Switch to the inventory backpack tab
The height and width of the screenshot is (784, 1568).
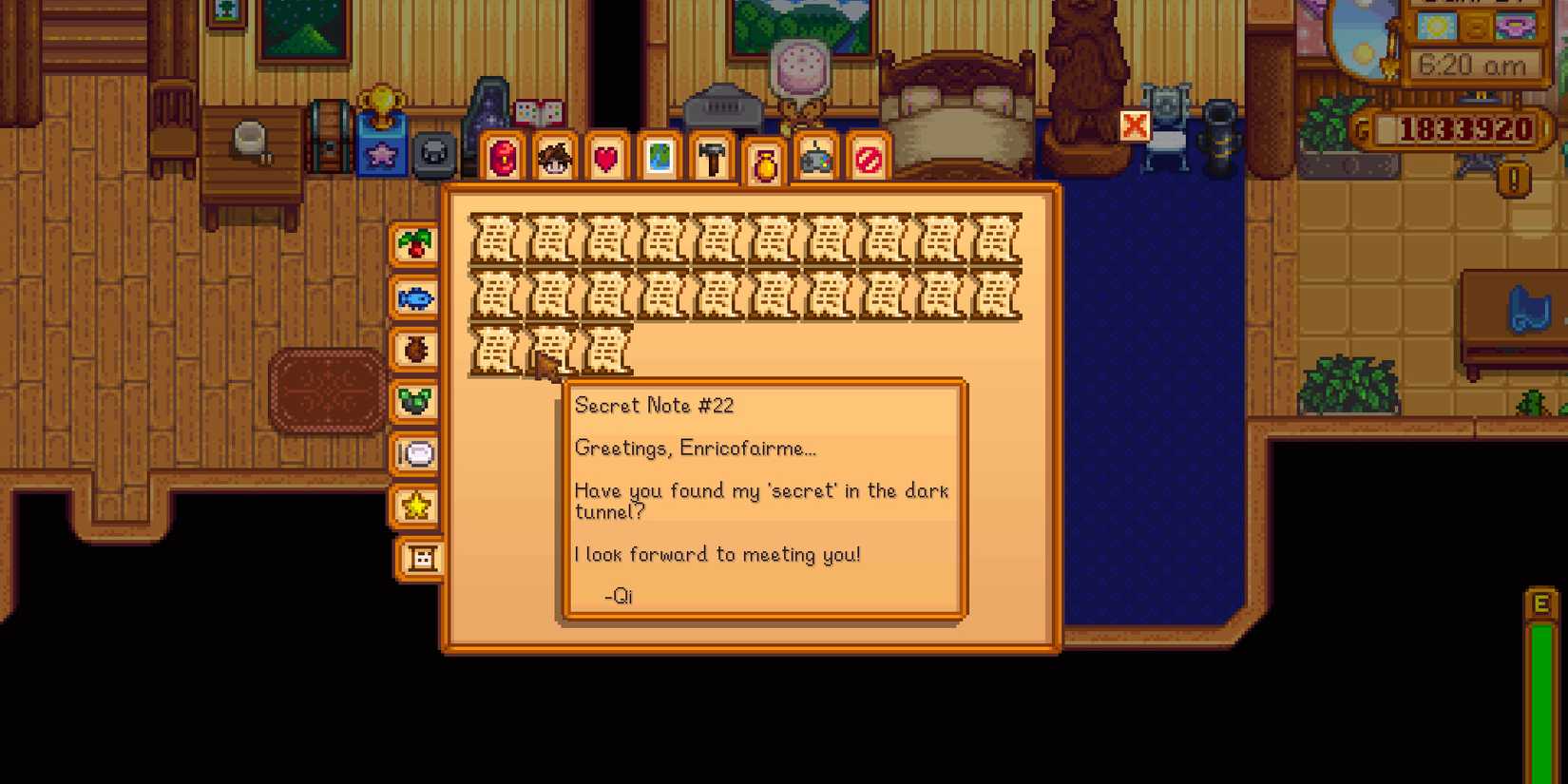tap(503, 159)
